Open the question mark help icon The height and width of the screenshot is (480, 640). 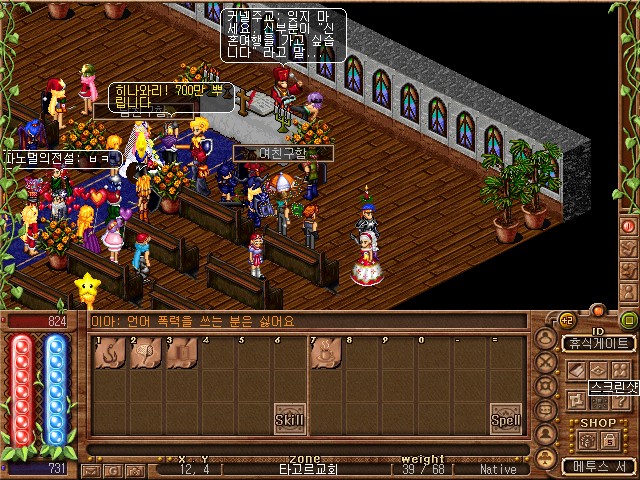621,401
